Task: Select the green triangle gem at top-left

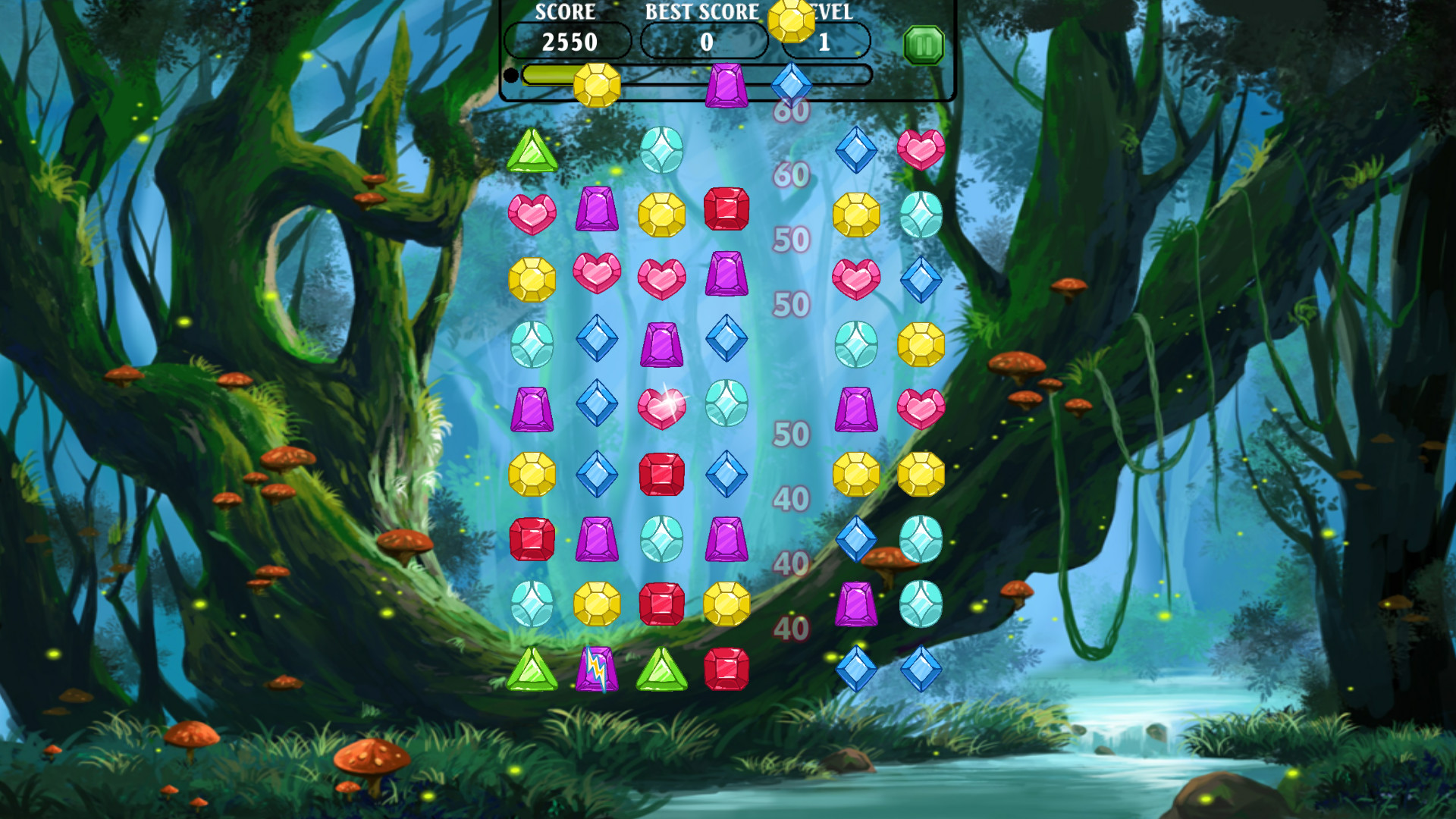Action: (x=534, y=150)
